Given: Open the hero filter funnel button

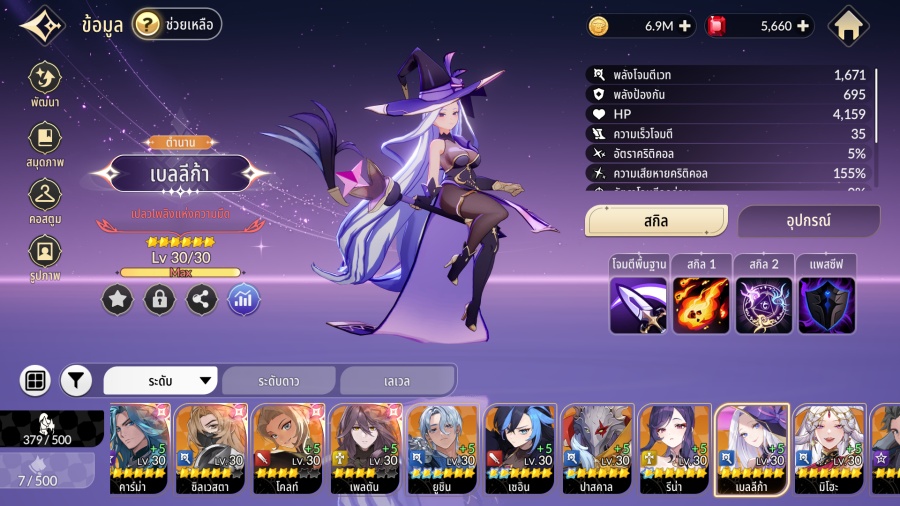Looking at the screenshot, I should click(x=76, y=380).
